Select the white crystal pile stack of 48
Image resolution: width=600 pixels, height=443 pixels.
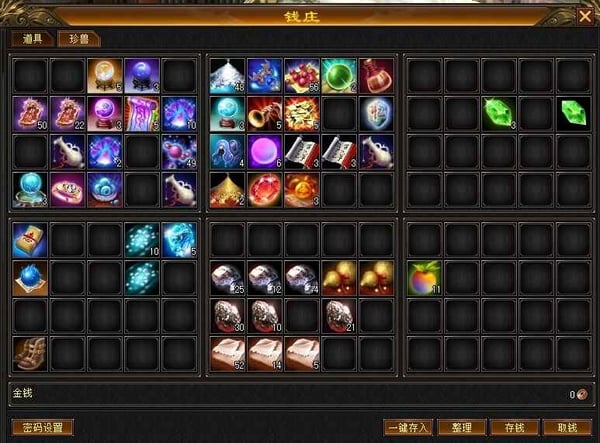pos(226,74)
